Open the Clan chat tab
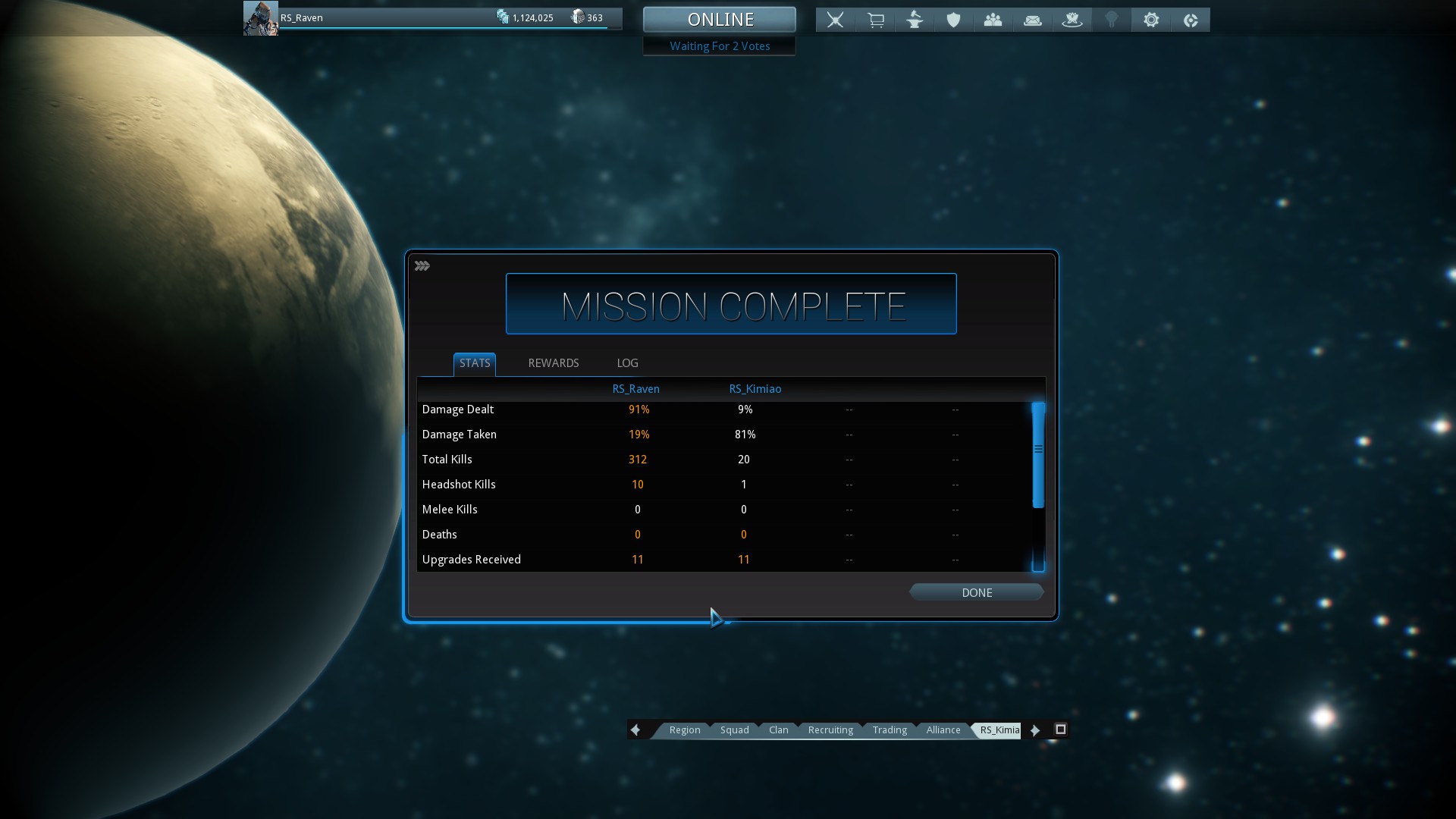The height and width of the screenshot is (819, 1456). [x=778, y=730]
